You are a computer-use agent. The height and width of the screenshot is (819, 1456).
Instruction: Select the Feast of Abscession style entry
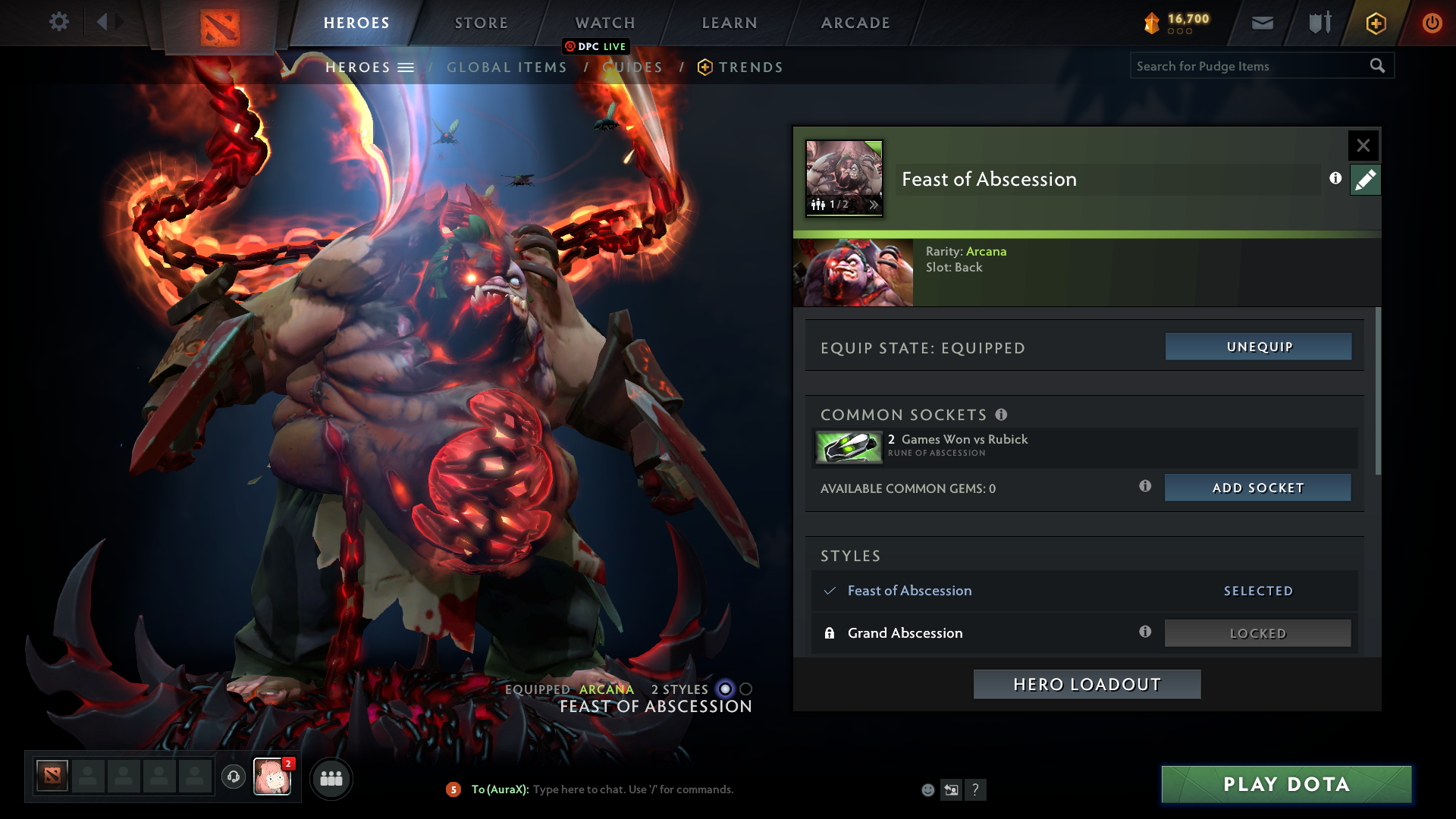click(x=909, y=591)
